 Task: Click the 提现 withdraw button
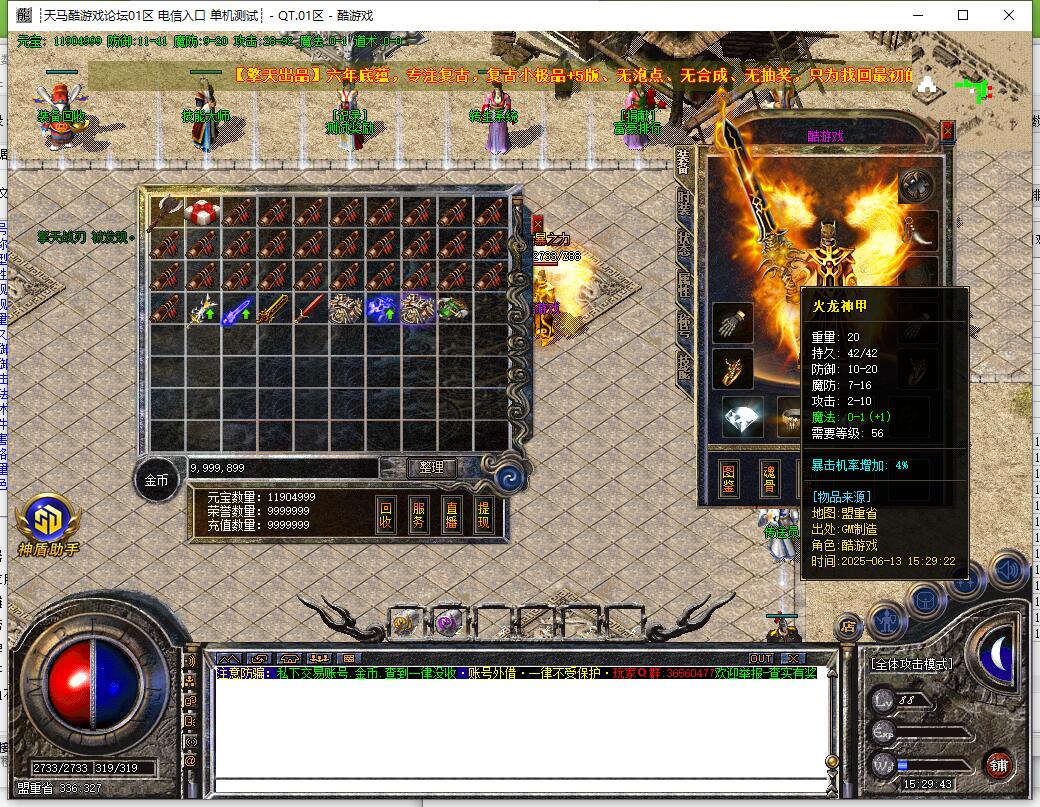tap(483, 515)
